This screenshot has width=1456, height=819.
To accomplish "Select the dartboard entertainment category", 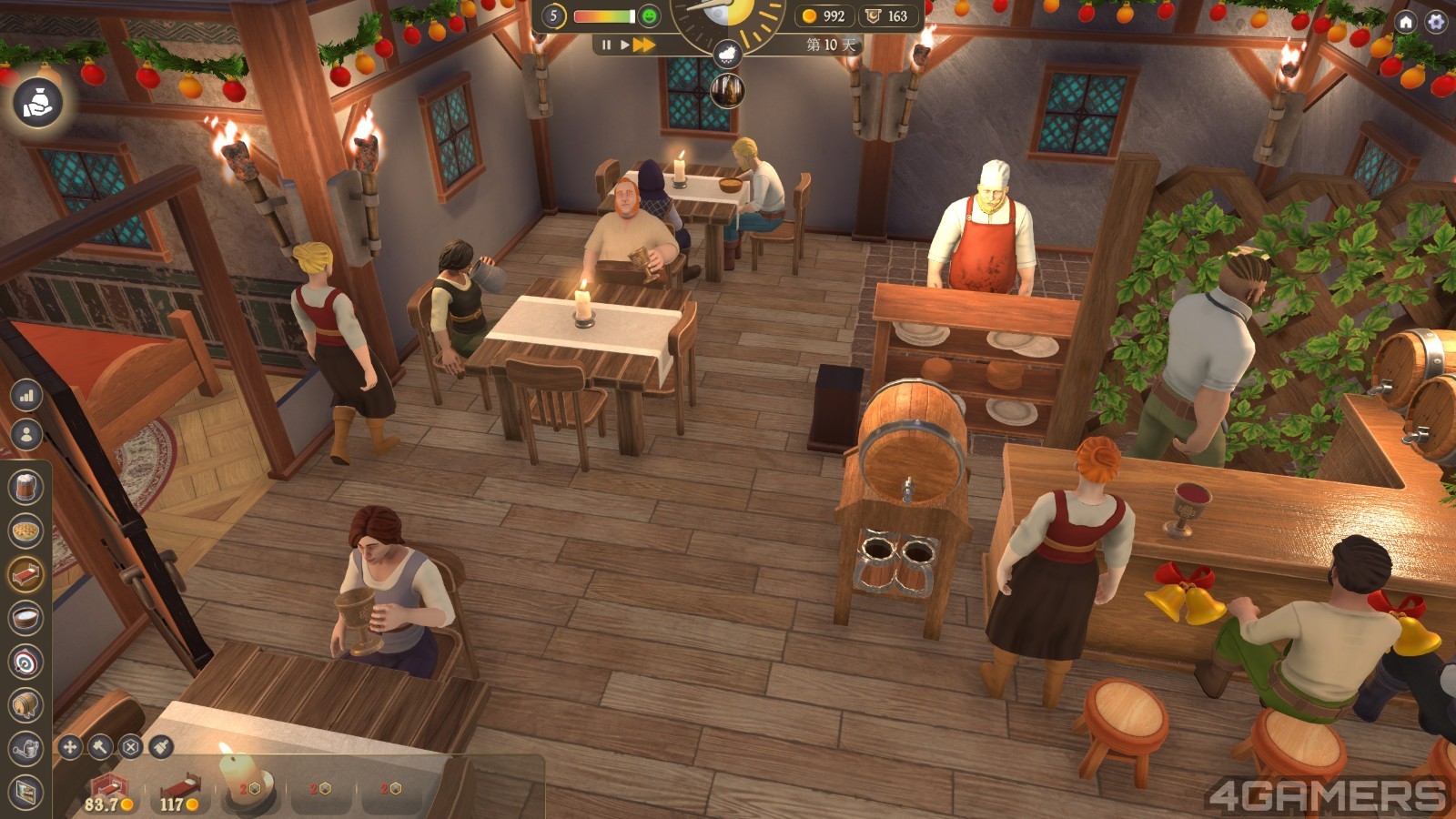I will pyautogui.click(x=26, y=662).
